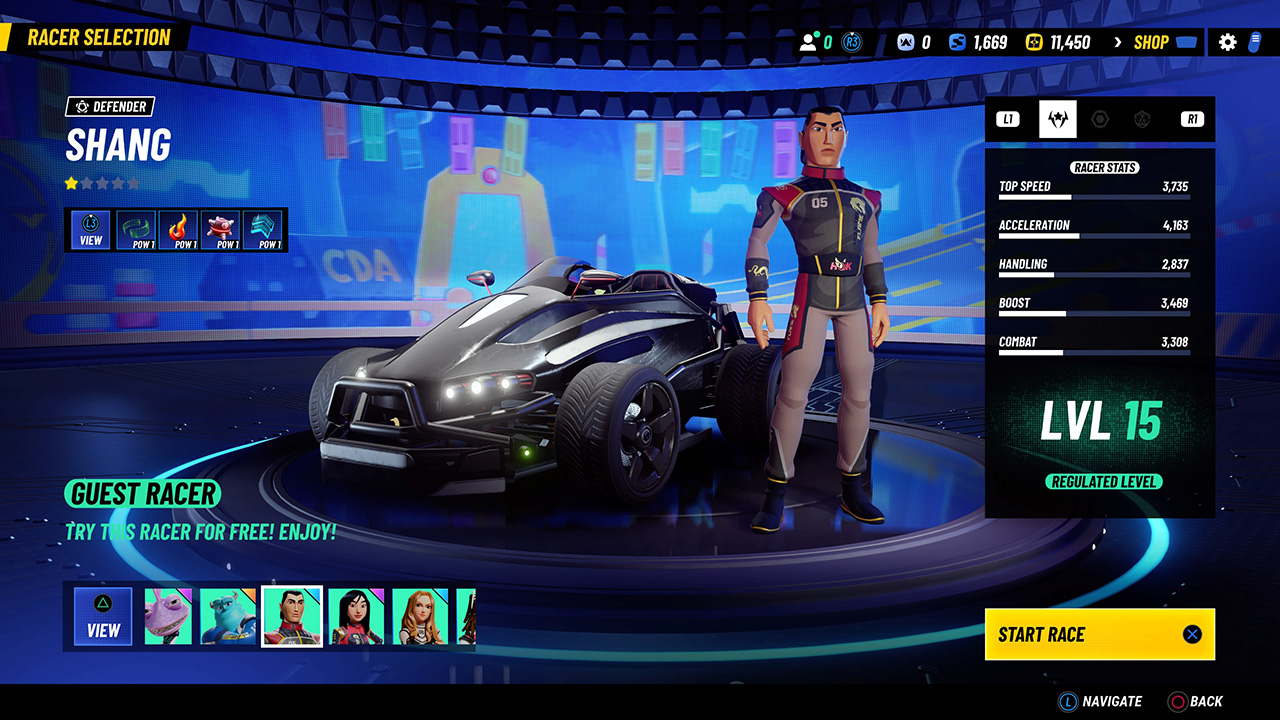
Task: Click the green swap power-up icon
Action: tap(133, 229)
